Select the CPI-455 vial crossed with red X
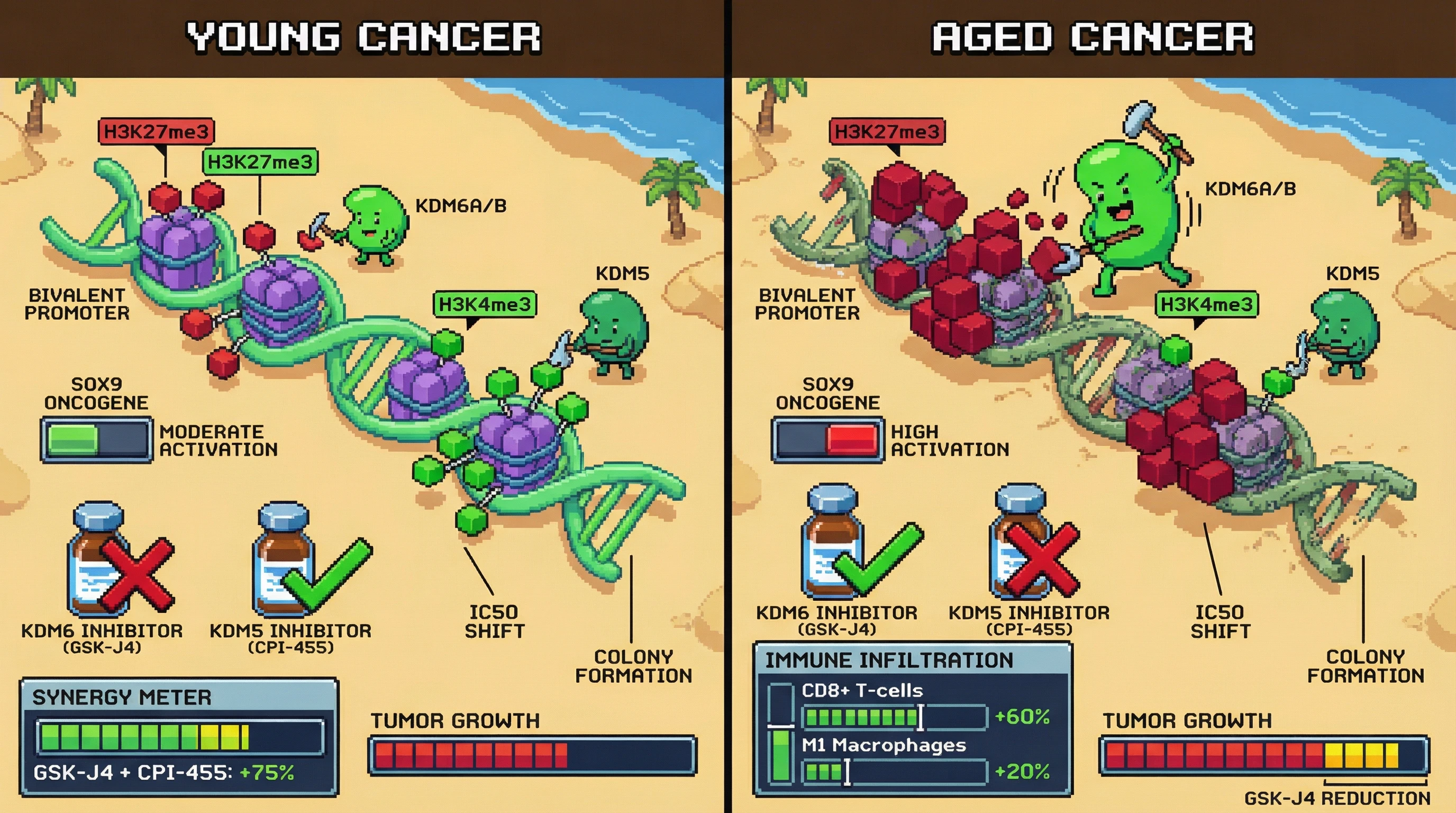The height and width of the screenshot is (813, 1456). tap(1020, 543)
